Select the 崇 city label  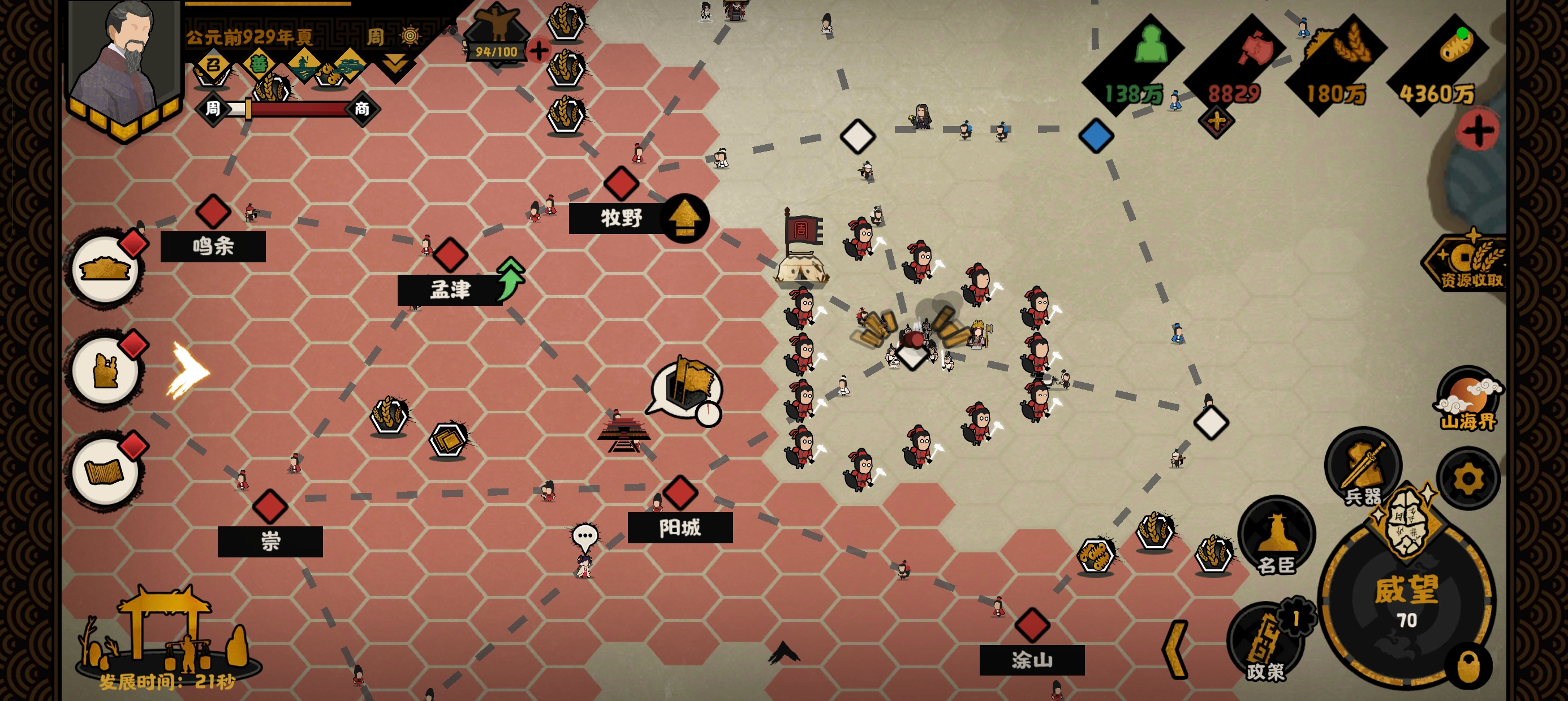tap(270, 541)
